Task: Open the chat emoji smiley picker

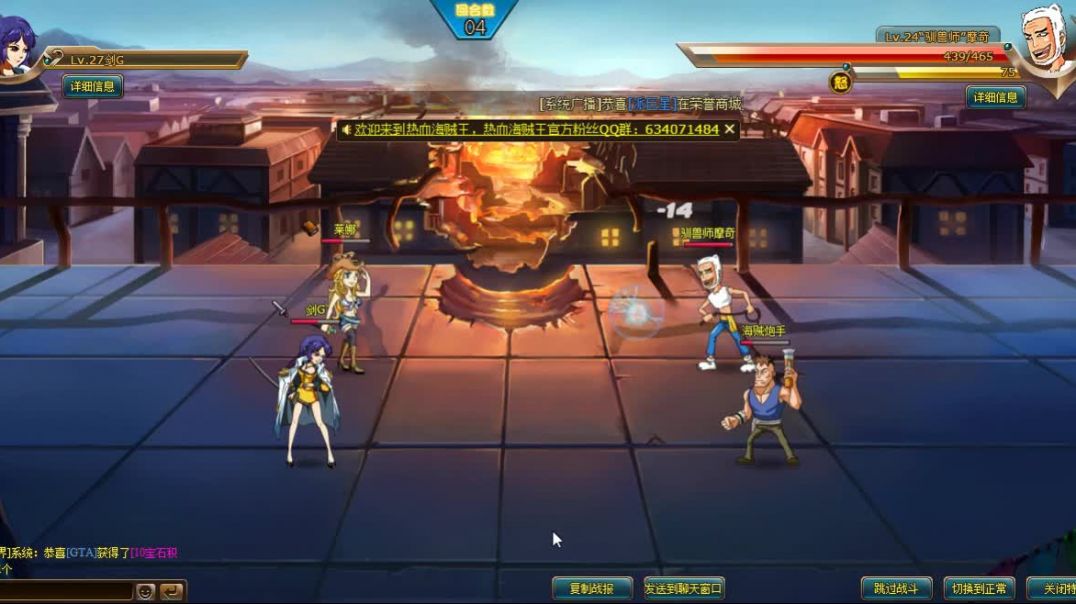Action: coord(146,591)
